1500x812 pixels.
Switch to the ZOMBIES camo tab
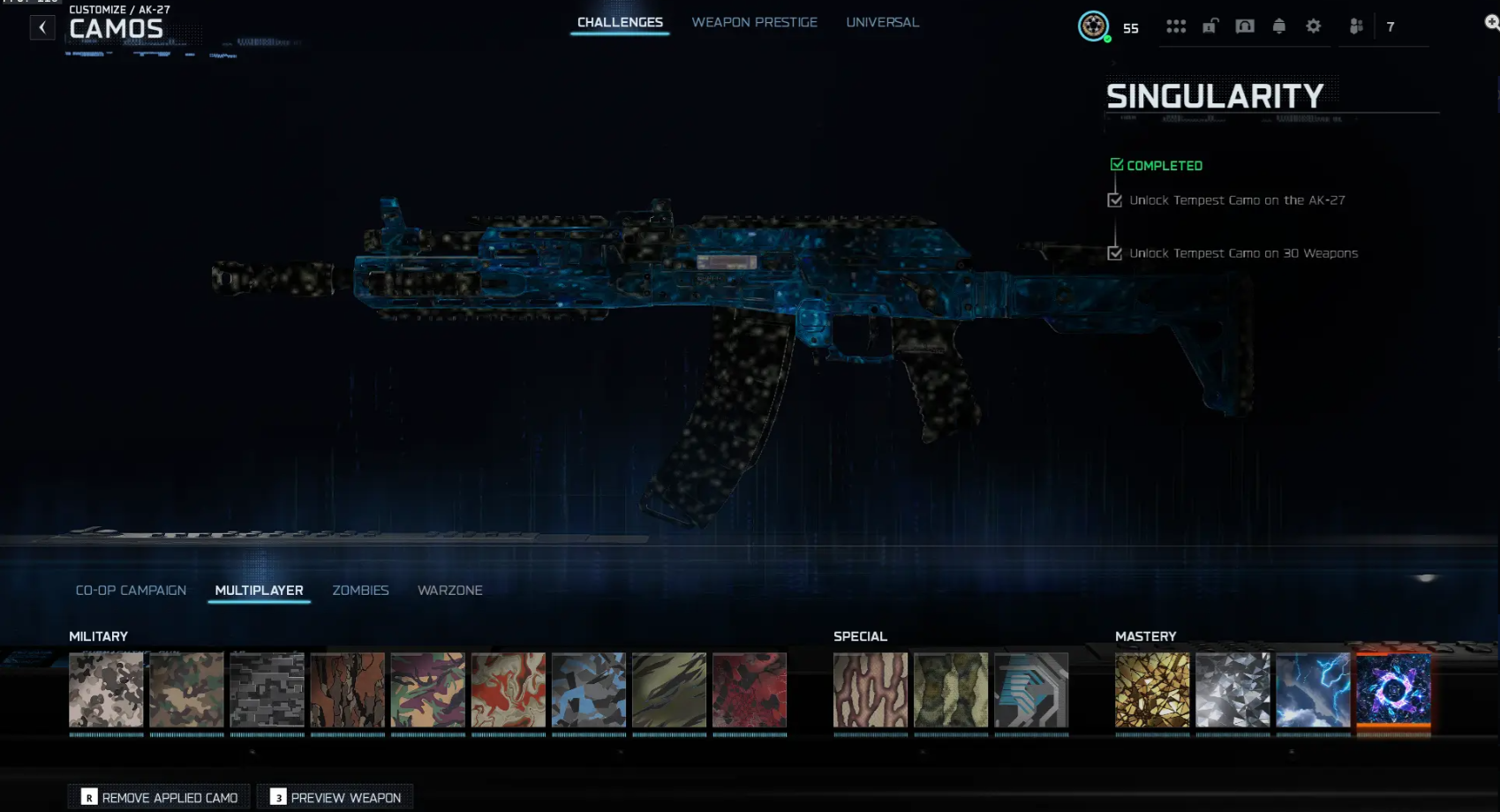tap(360, 590)
